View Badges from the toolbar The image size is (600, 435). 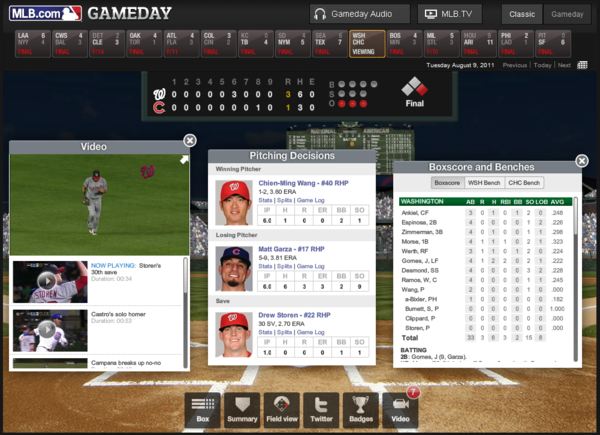359,408
